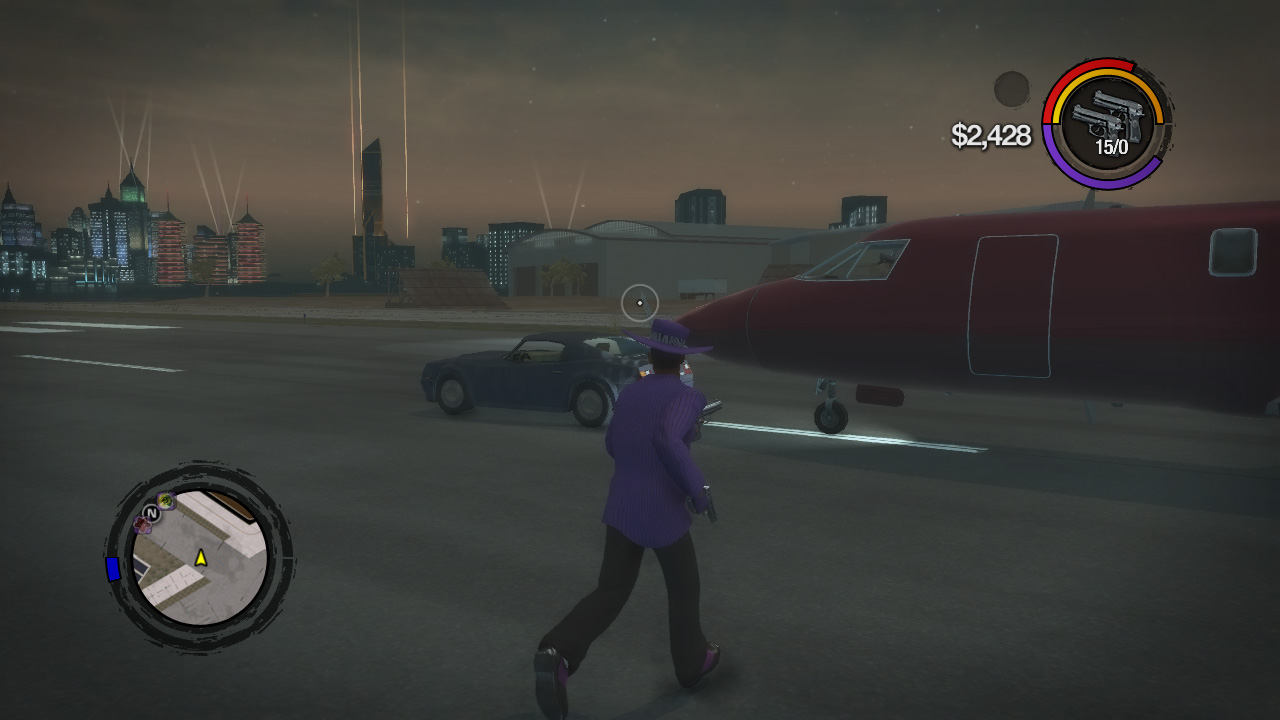This screenshot has width=1280, height=720.
Task: Click the ammo counter reading 15/0
Action: click(x=1112, y=147)
